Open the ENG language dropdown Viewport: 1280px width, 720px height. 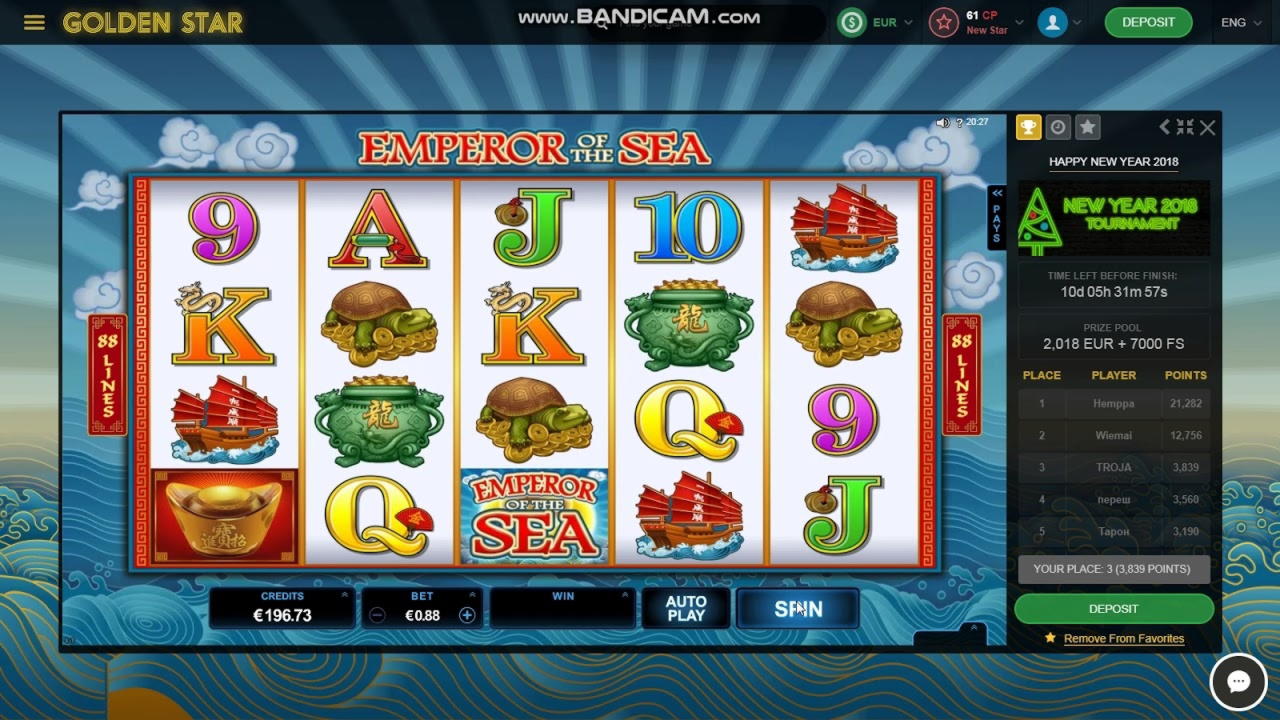click(x=1241, y=22)
